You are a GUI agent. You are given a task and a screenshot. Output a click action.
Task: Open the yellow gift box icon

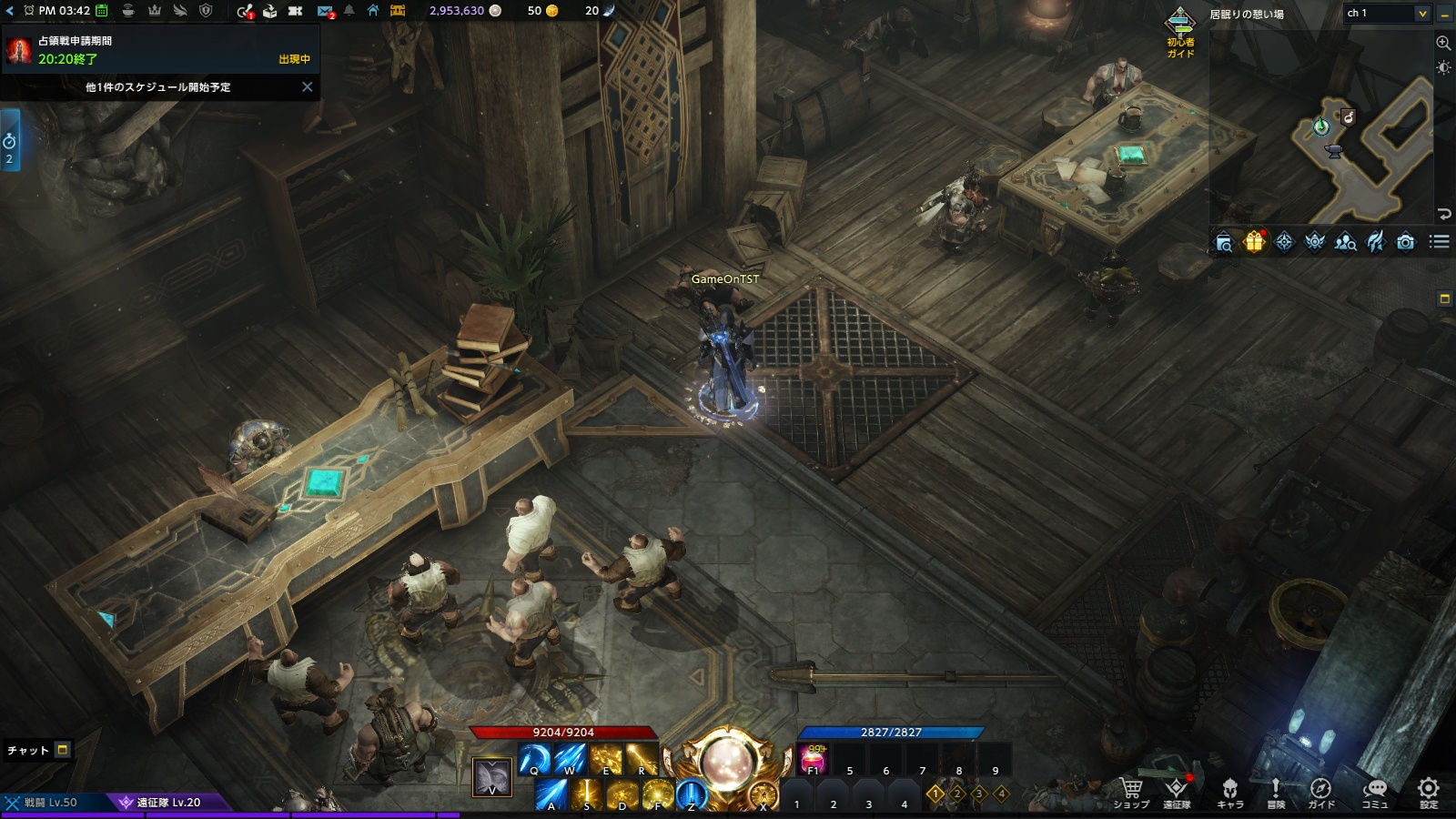coord(1254,242)
